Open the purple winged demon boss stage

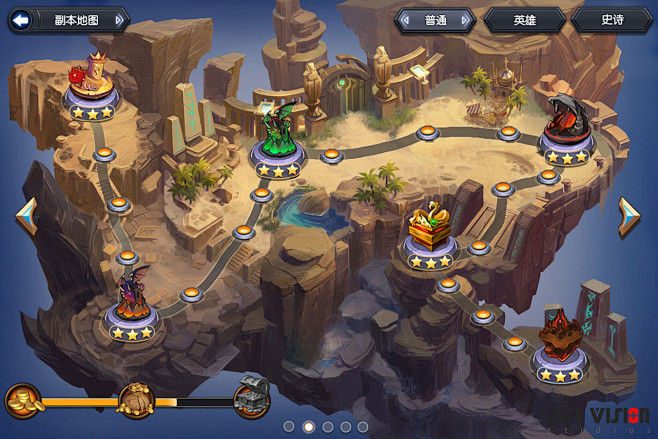131,297
